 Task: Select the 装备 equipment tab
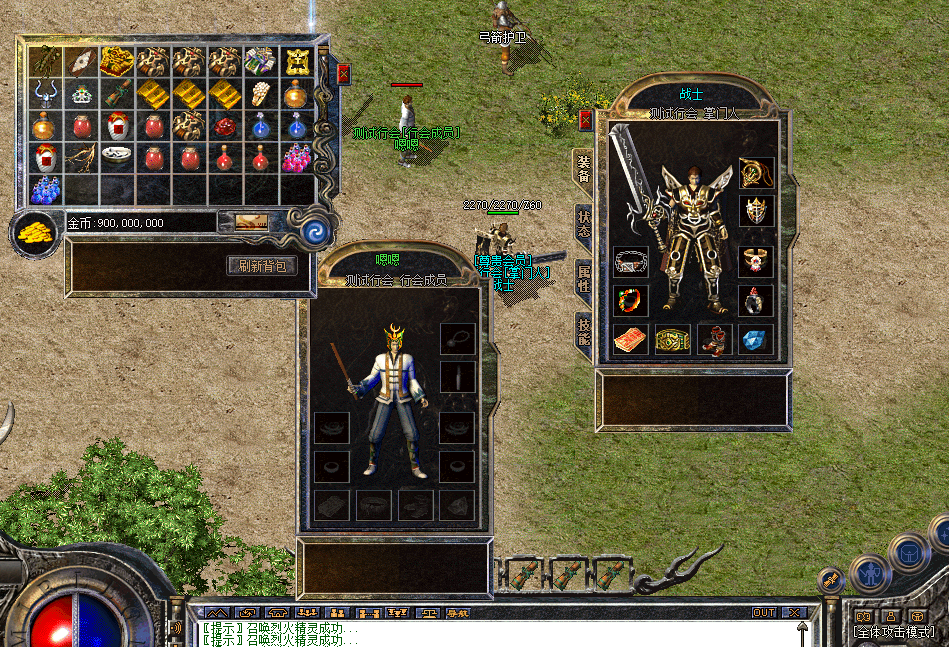click(583, 170)
